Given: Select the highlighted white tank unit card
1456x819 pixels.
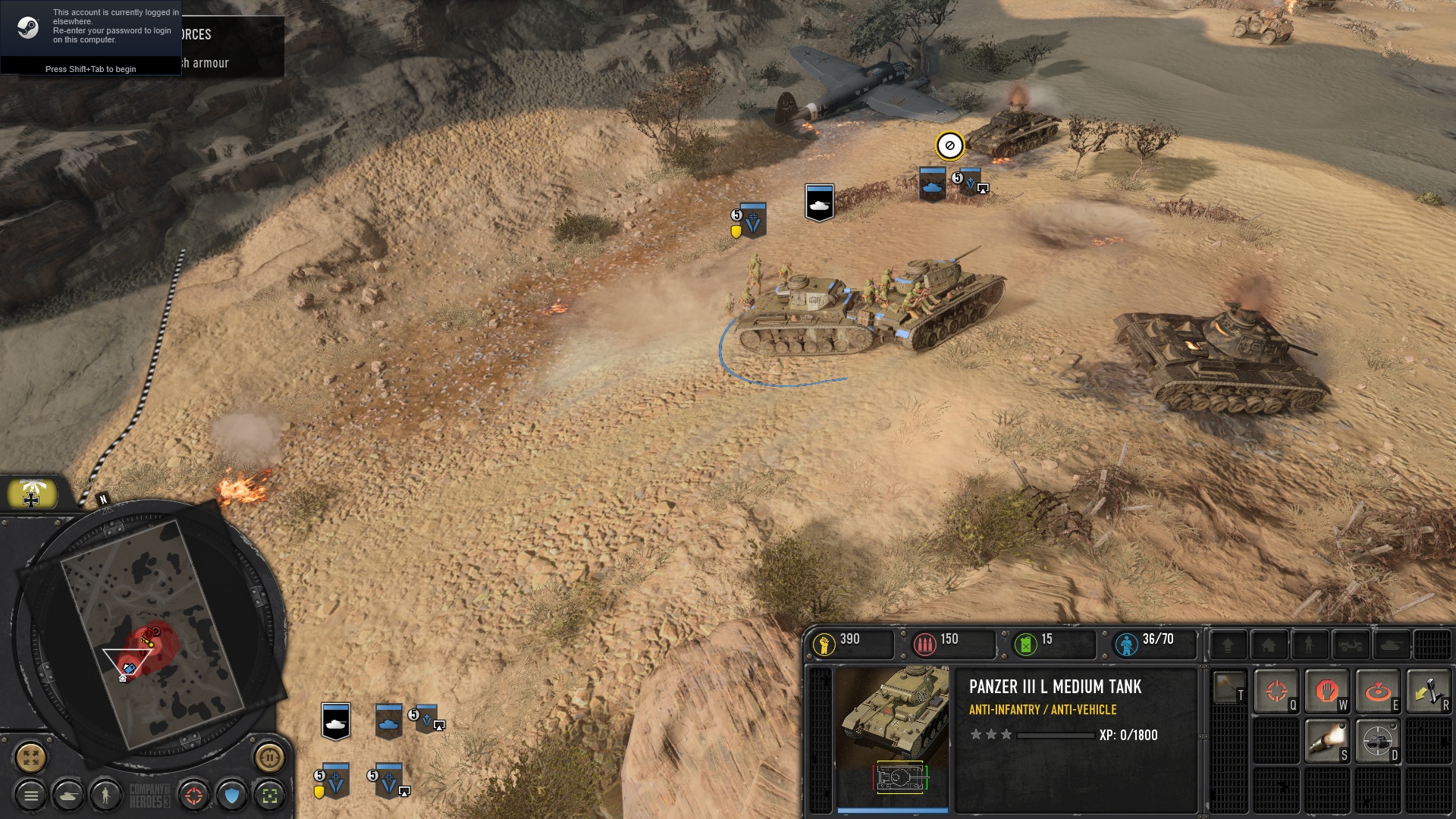Looking at the screenshot, I should pyautogui.click(x=336, y=721).
